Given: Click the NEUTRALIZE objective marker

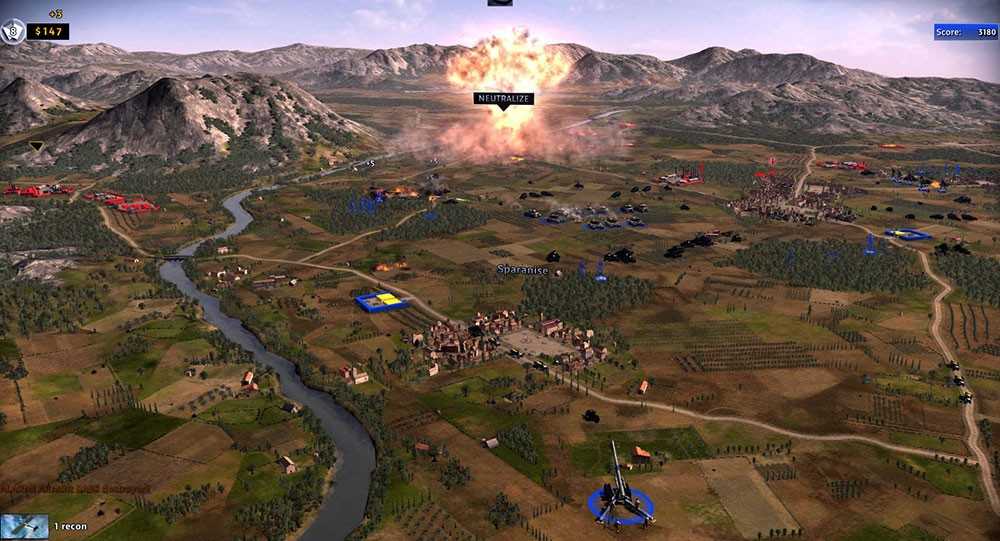Looking at the screenshot, I should coord(503,99).
